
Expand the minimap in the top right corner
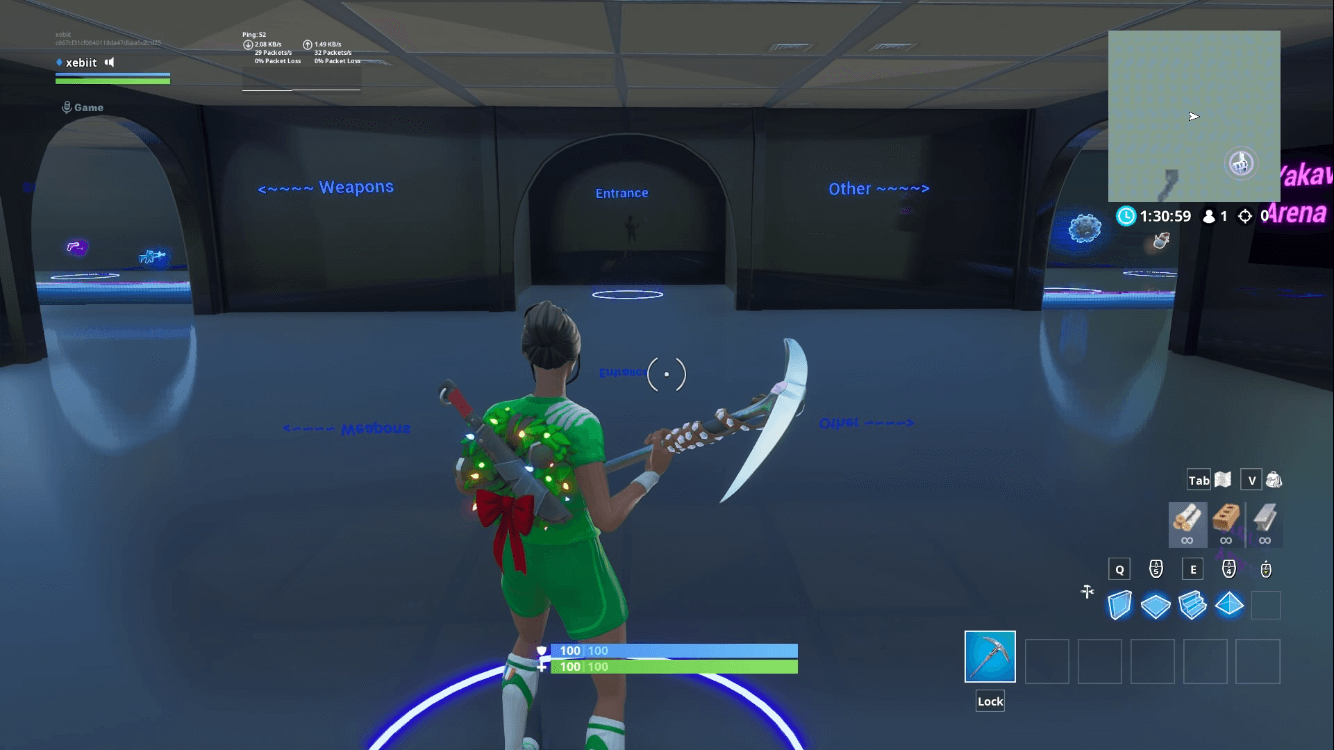pyautogui.click(x=1193, y=118)
